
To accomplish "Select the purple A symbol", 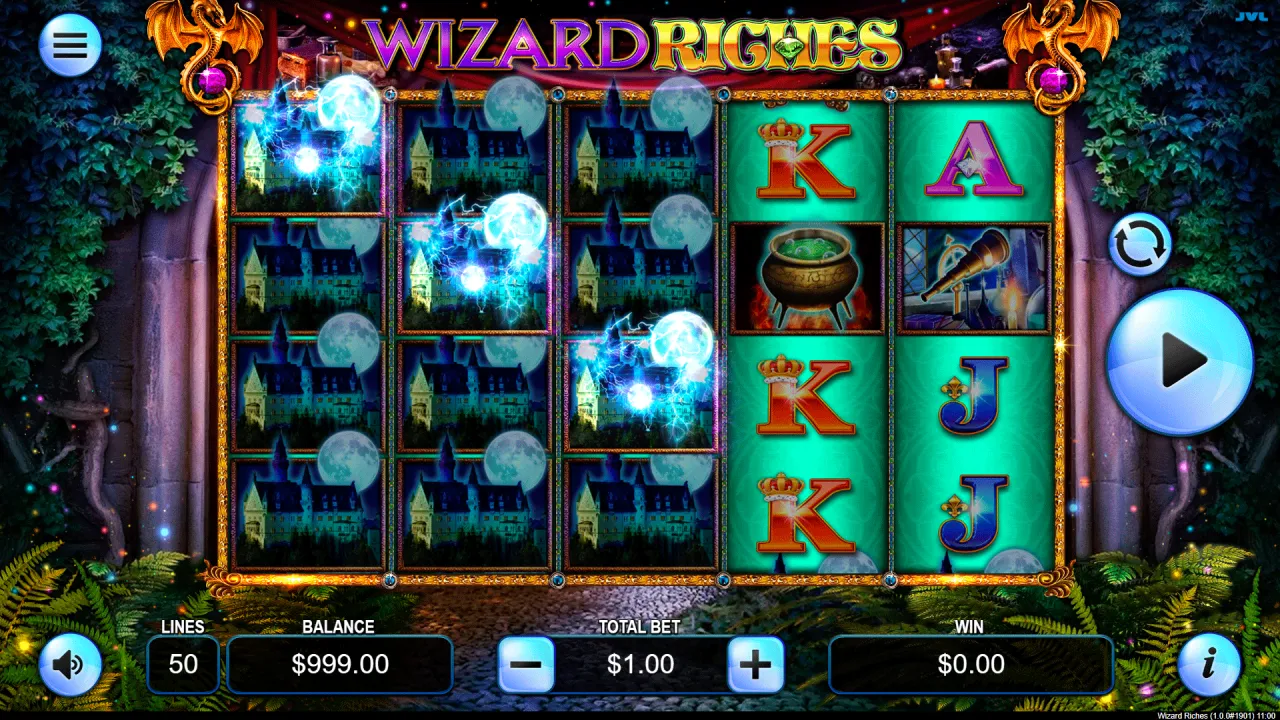I will tap(971, 158).
